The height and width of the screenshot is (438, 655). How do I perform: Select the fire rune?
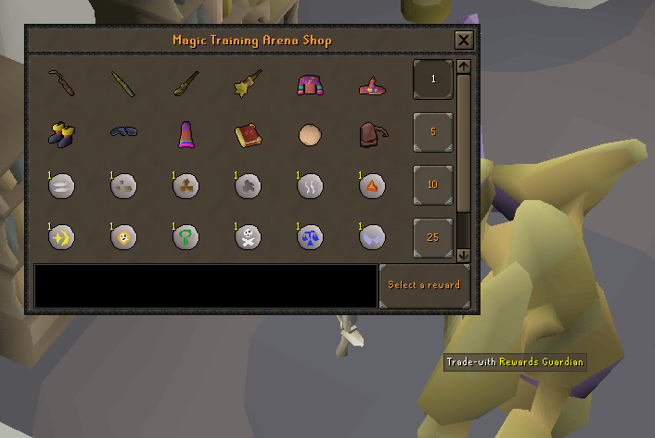click(372, 185)
